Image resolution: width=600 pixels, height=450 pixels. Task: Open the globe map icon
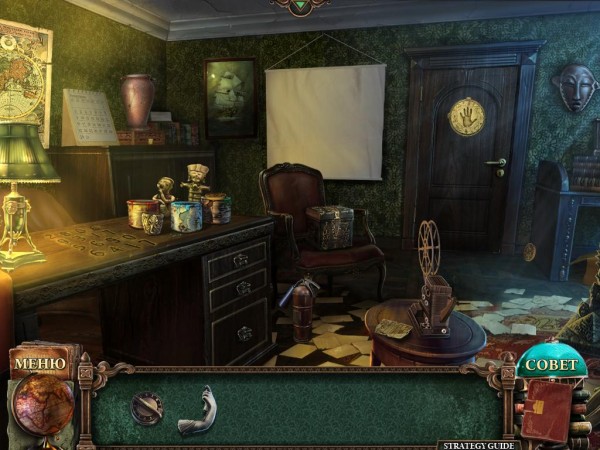click(x=42, y=405)
